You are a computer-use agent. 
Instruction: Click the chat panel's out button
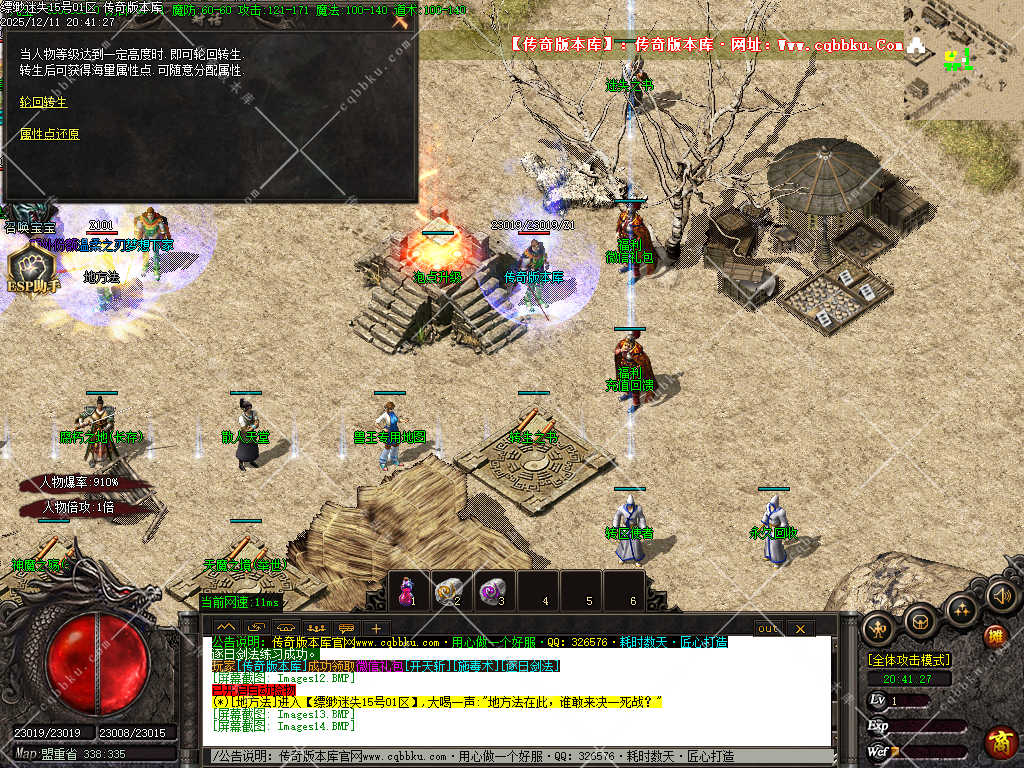767,628
